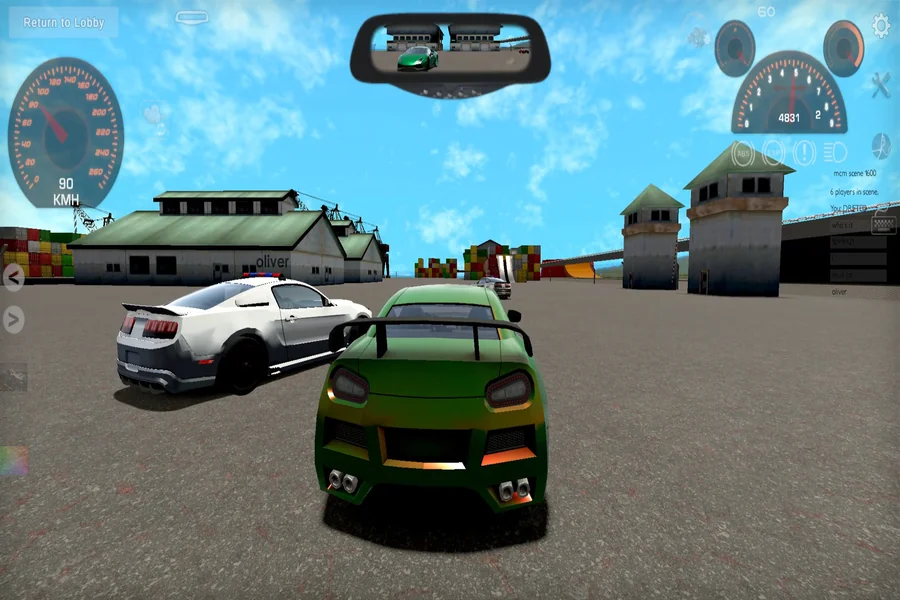The width and height of the screenshot is (900, 600).
Task: Toggle the ABS driving assist
Action: [x=743, y=153]
